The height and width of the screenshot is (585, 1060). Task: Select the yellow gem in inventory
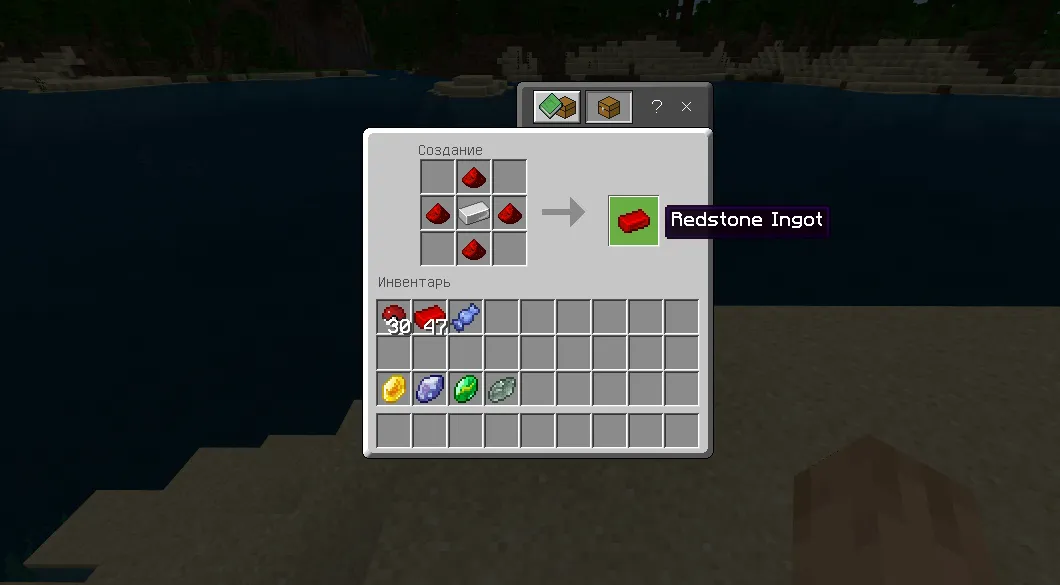394,388
